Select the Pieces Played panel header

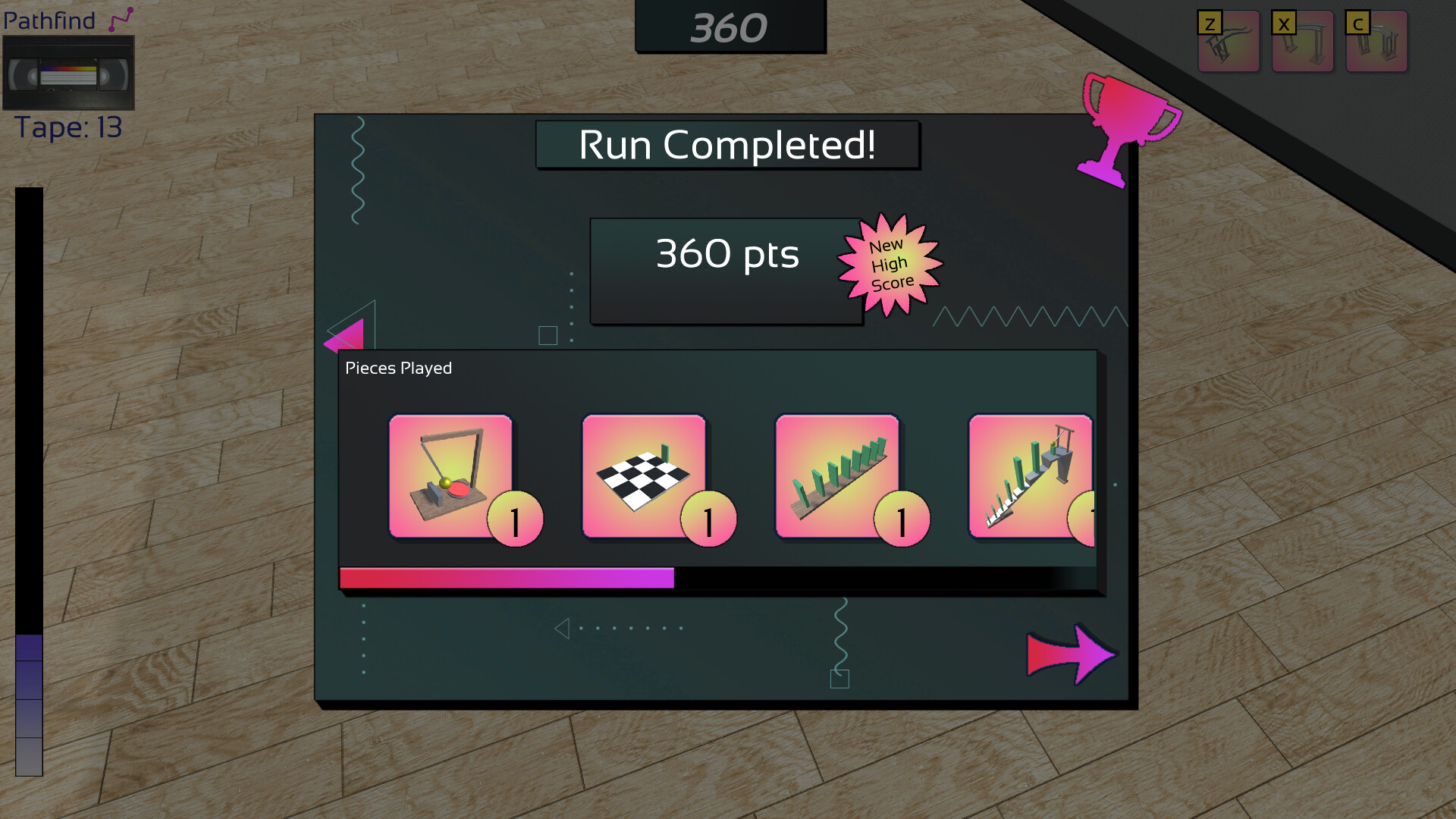click(397, 368)
